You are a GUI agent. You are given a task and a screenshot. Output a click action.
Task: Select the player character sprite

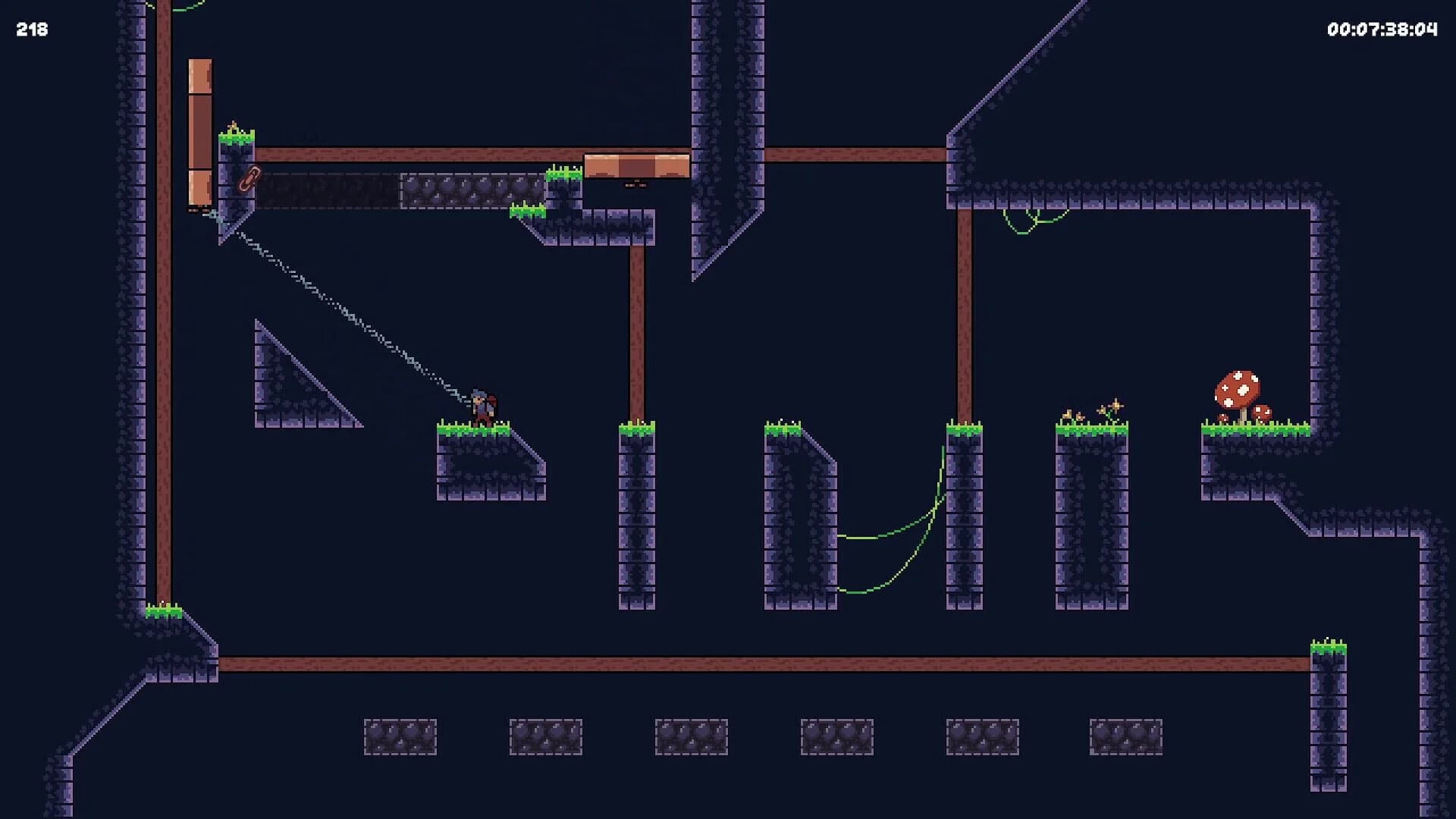[x=483, y=402]
